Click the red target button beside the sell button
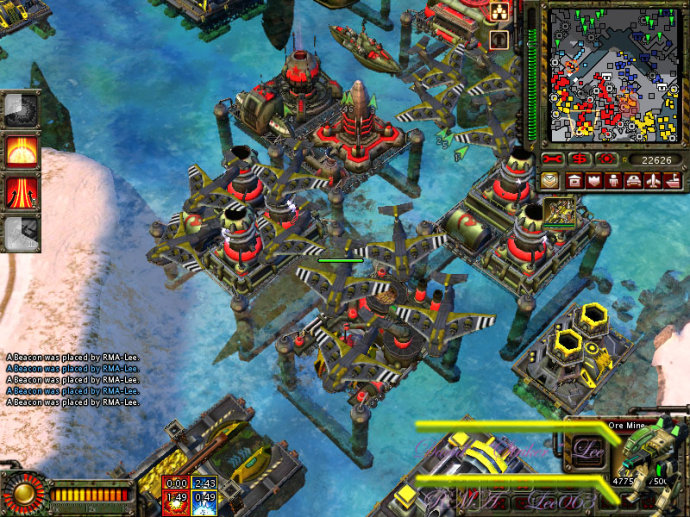The width and height of the screenshot is (690, 517). pyautogui.click(x=606, y=159)
